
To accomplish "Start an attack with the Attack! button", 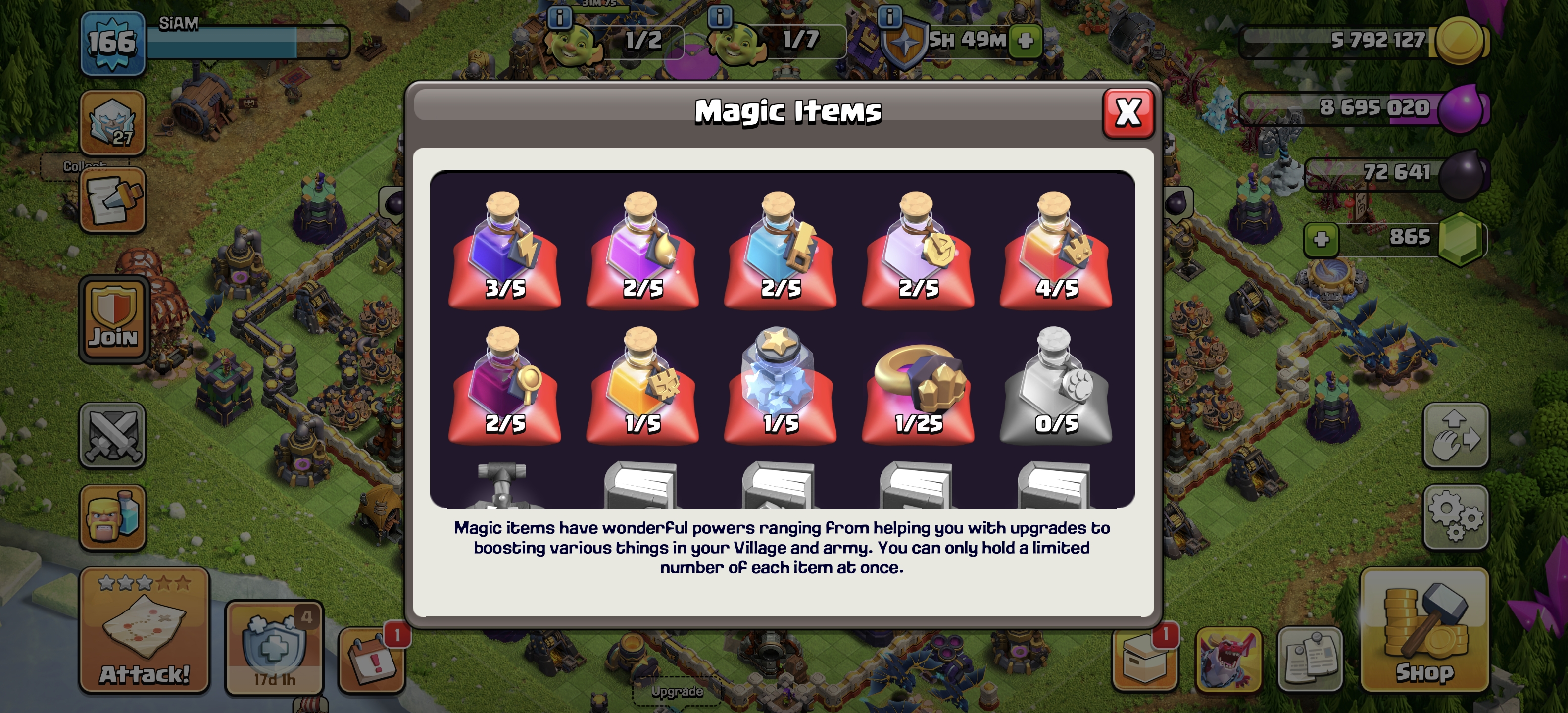I will pos(144,630).
